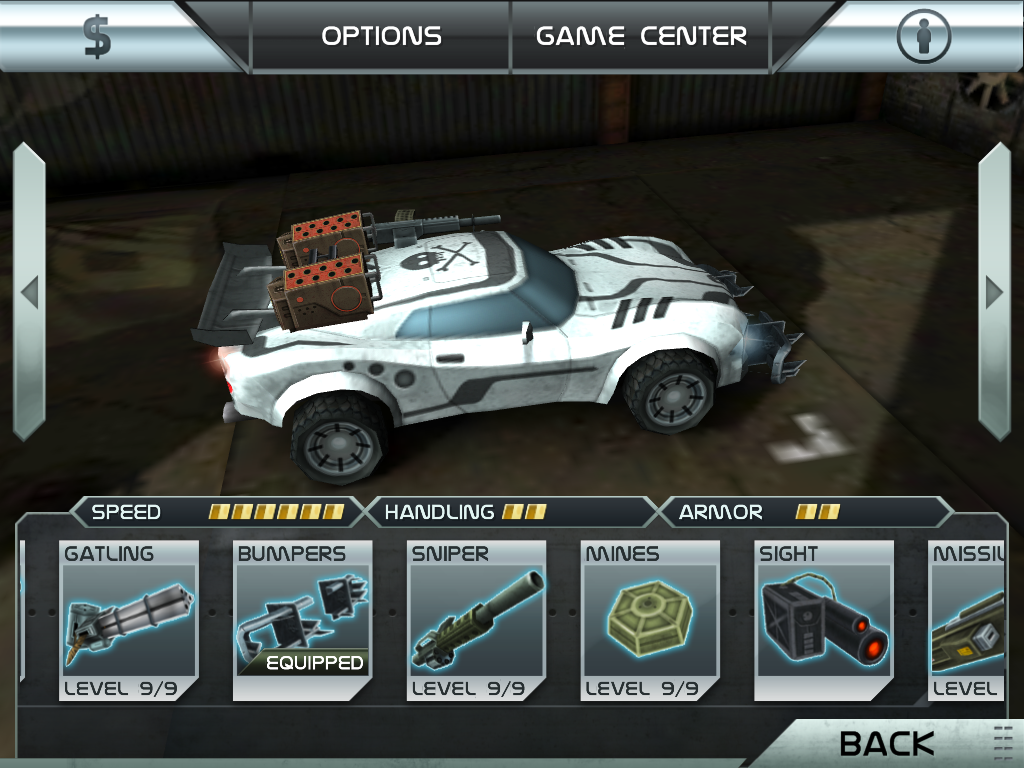
Task: Choose the equipped Bumpers card
Action: [x=303, y=621]
